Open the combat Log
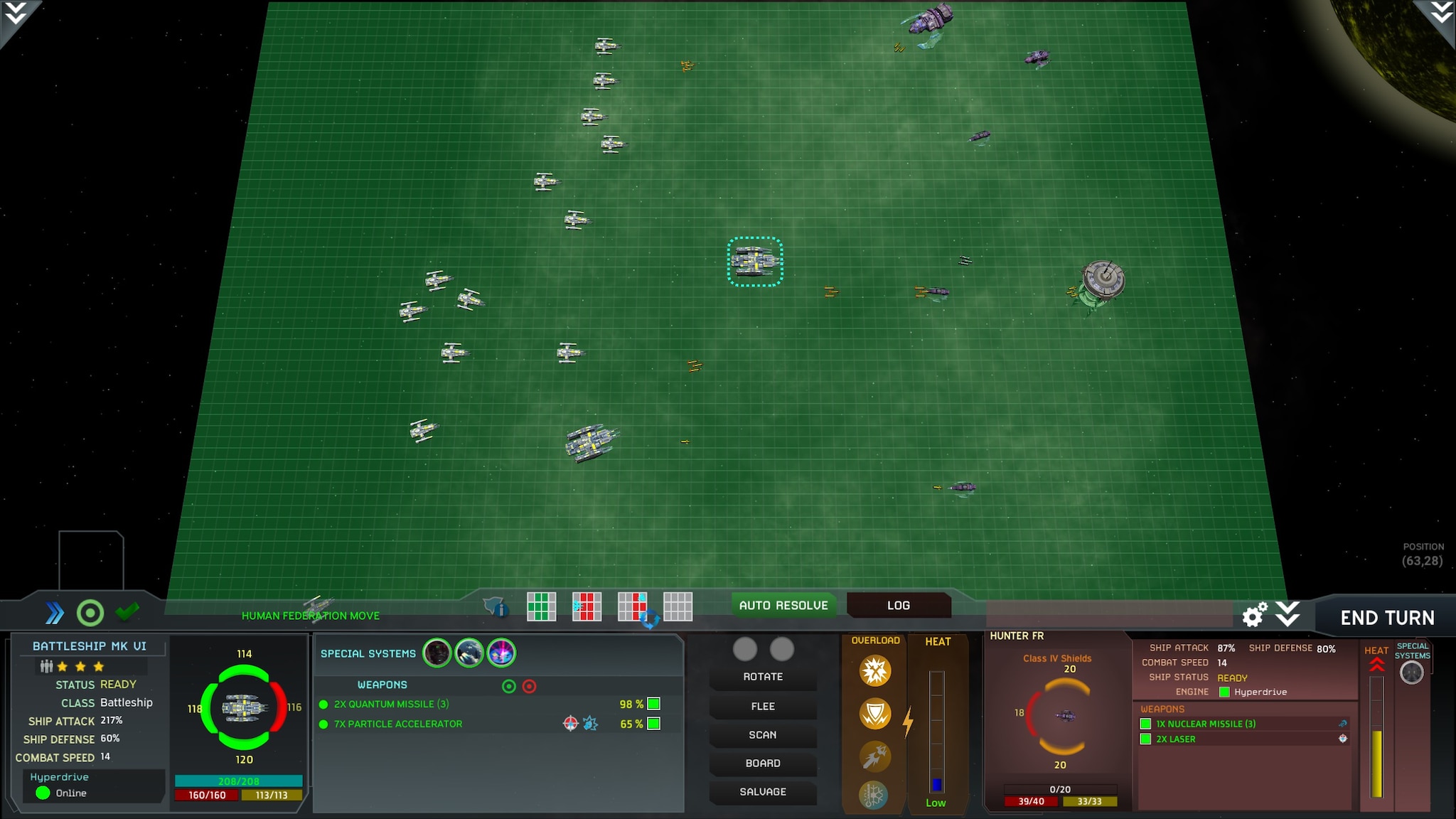 pos(898,605)
